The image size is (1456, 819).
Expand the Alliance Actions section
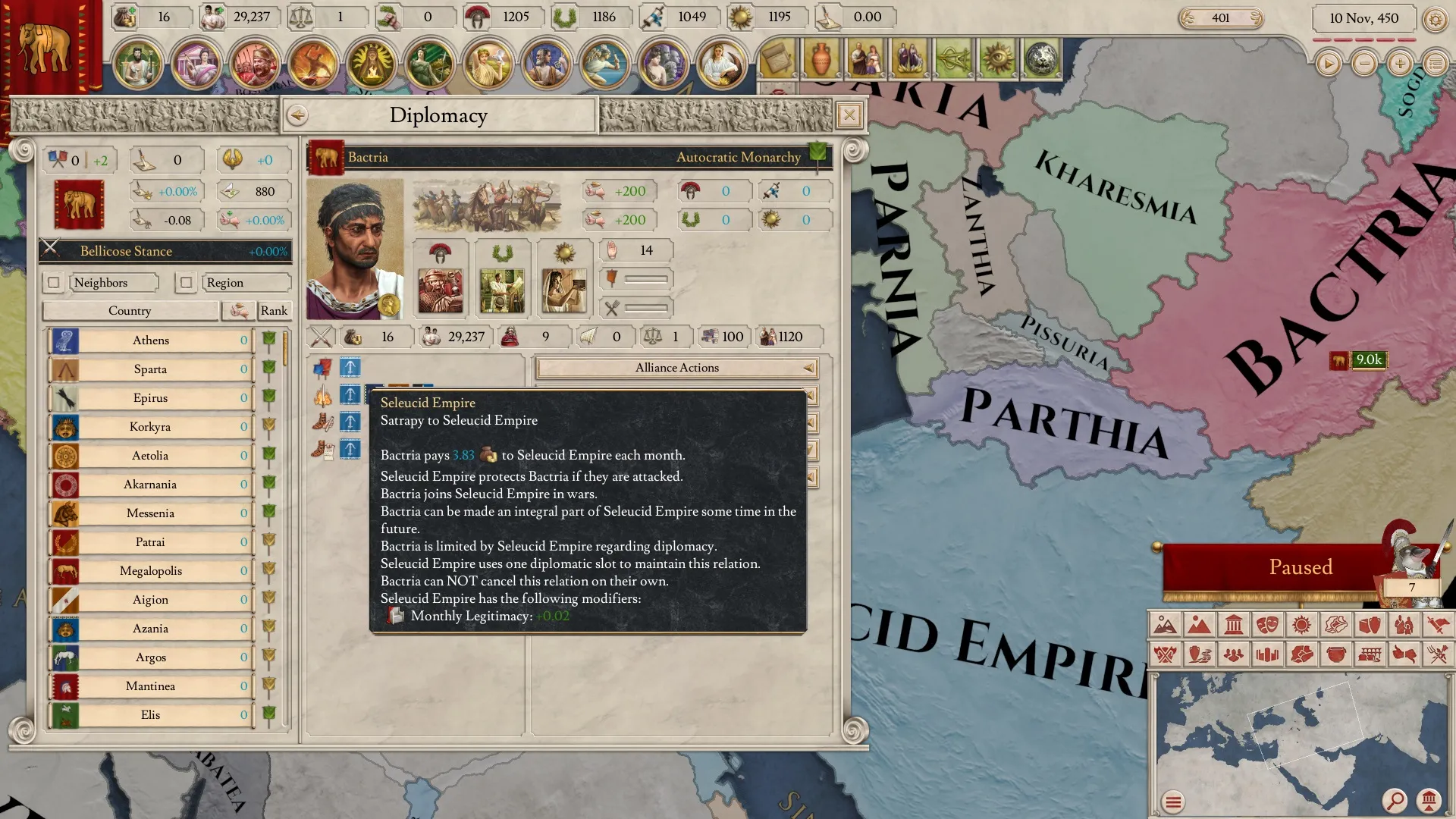point(677,368)
